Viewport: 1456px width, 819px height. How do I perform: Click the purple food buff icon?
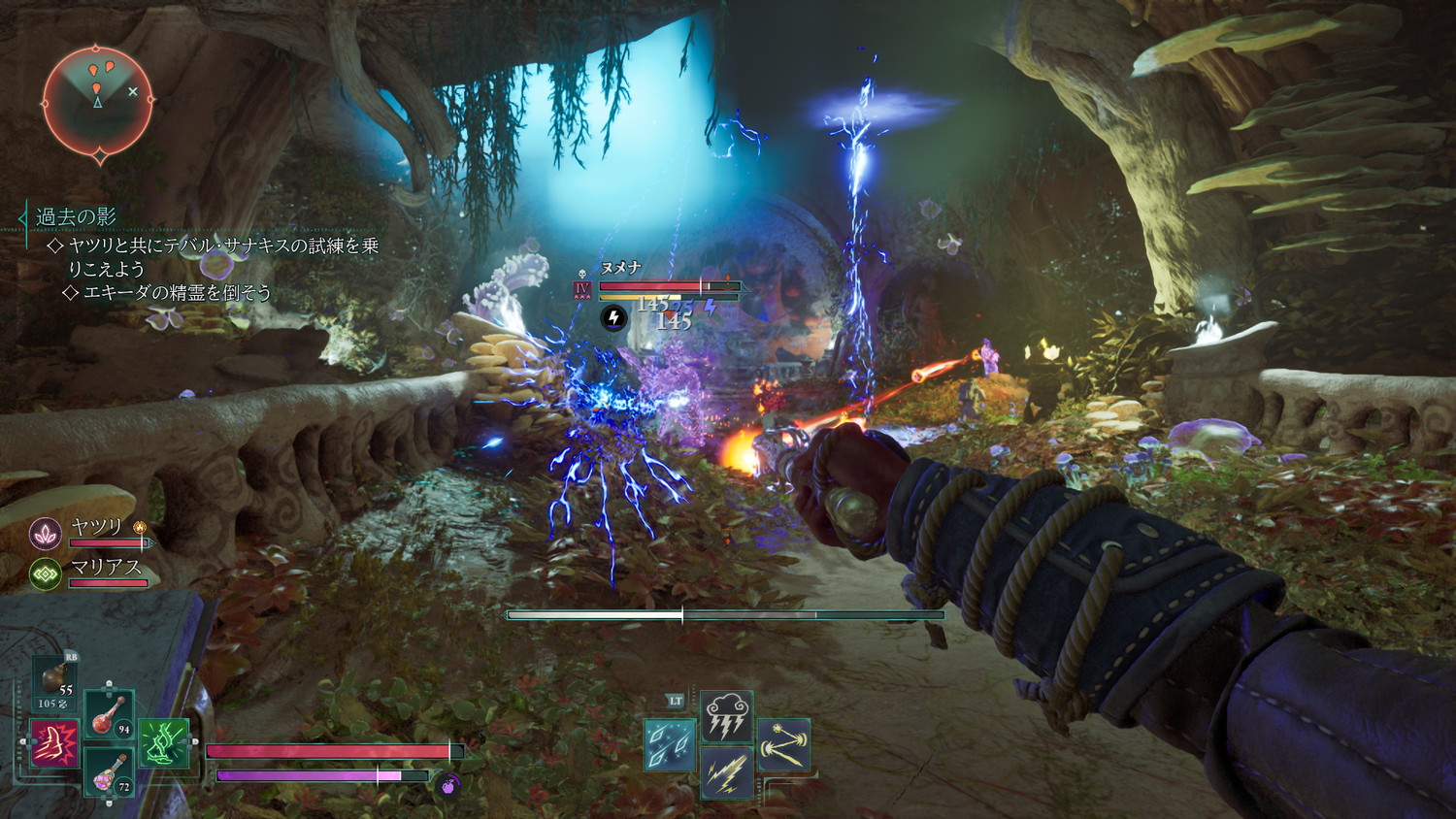447,784
